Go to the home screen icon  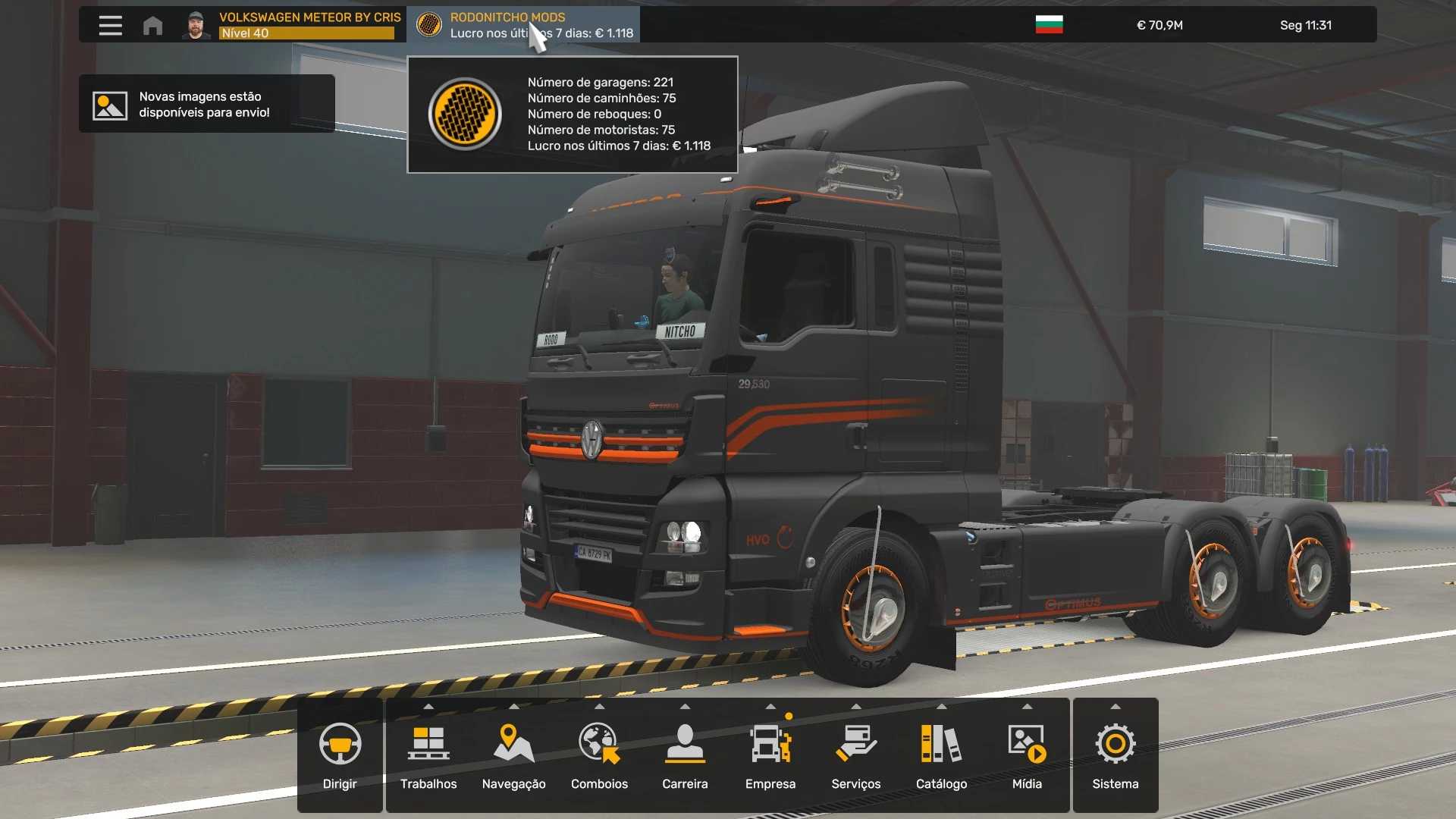(152, 25)
